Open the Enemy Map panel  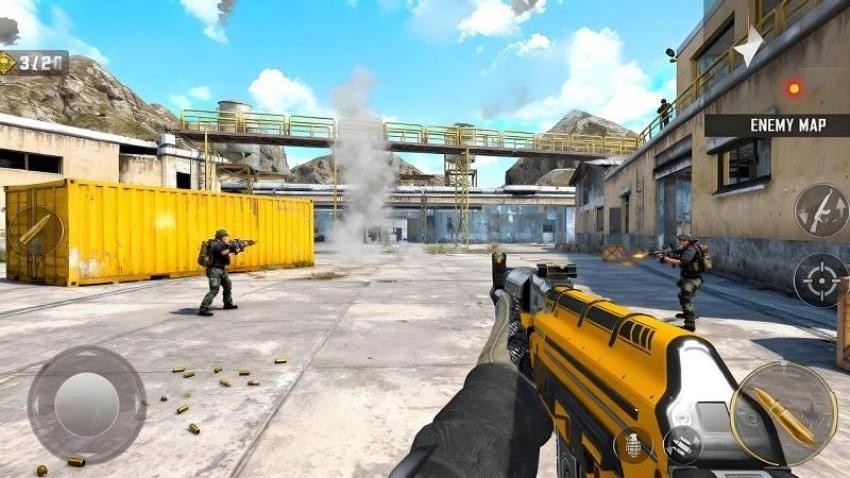click(x=776, y=125)
